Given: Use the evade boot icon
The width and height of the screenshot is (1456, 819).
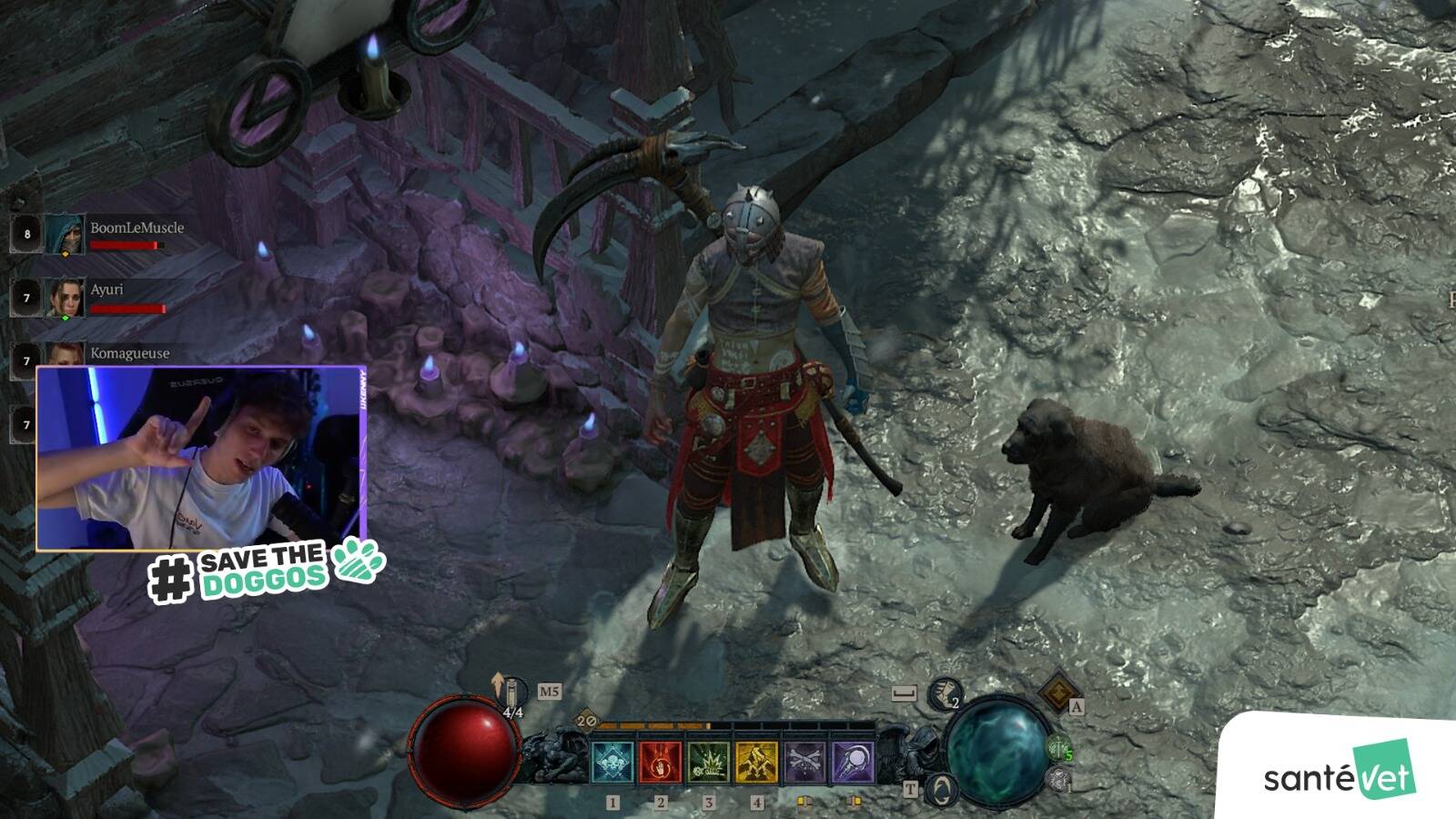Looking at the screenshot, I should 945,694.
